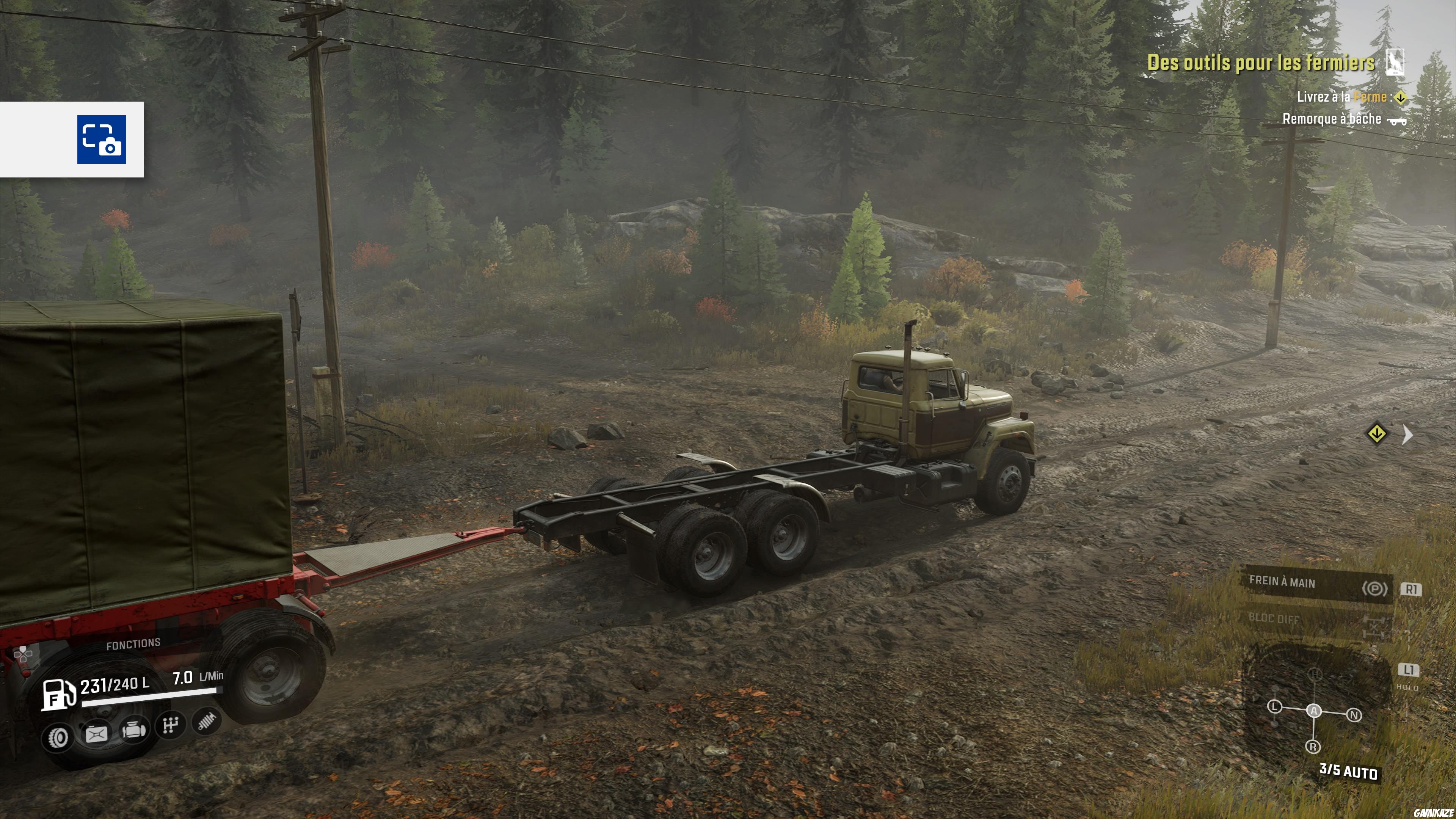Screen dimensions: 1456x819
Task: Open the 'Des outils pour les fermiers' objective
Action: coord(1260,63)
